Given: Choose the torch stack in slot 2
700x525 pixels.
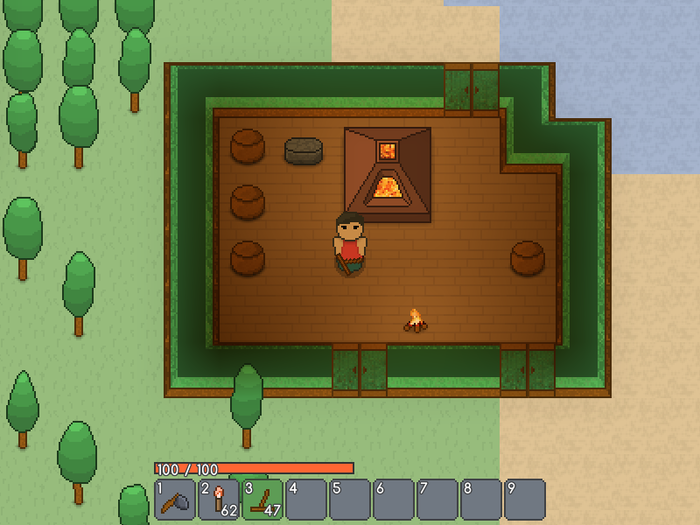Looking at the screenshot, I should coord(219,499).
